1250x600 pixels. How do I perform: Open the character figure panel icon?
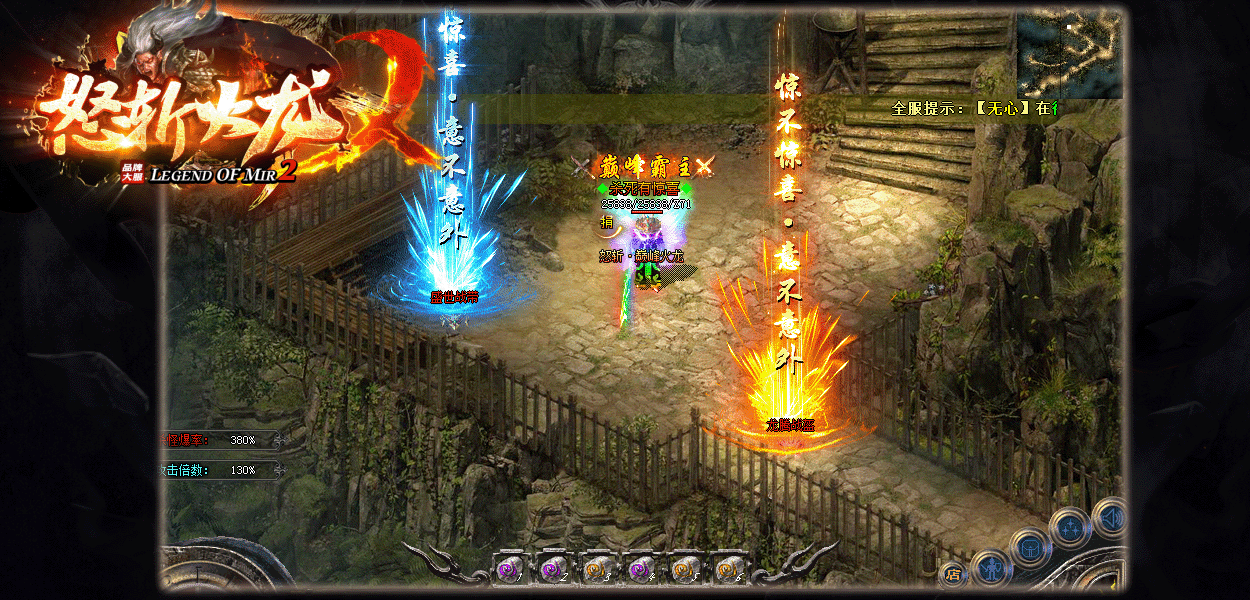tap(990, 569)
